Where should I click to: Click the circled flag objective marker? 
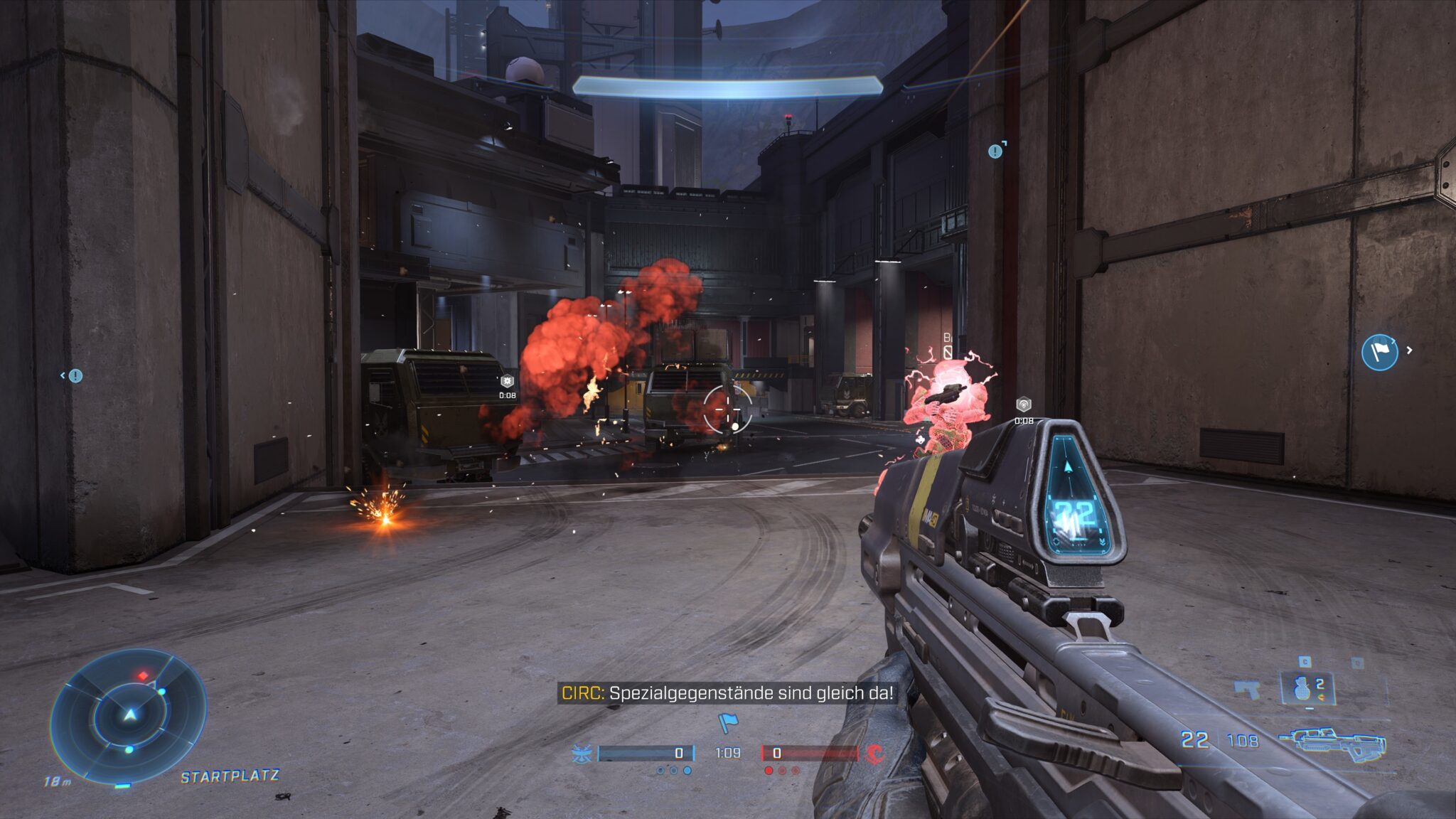click(x=1379, y=351)
